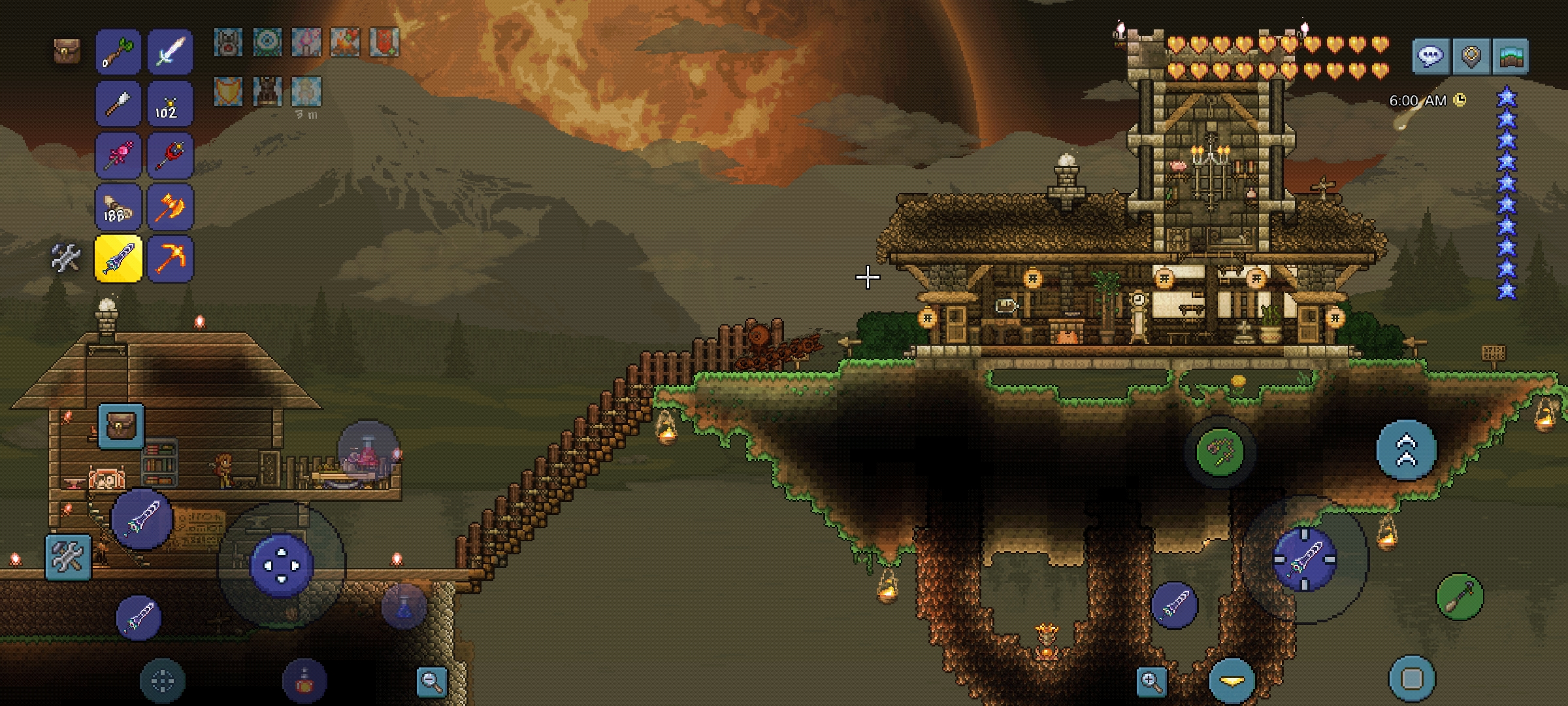Choose the rope stack of 188
Viewport: 1568px width, 706px height.
(118, 207)
